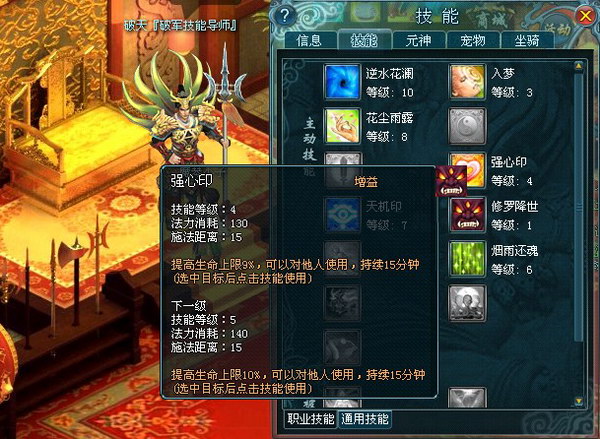600x439 pixels.
Task: Open the help question mark button
Action: pos(285,15)
